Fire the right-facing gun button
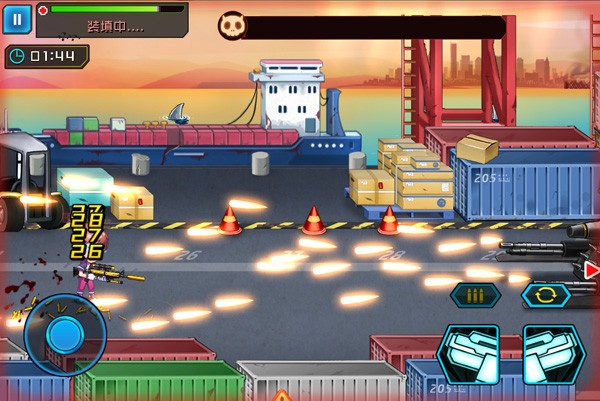Viewport: 600px width, 401px height. [554, 353]
